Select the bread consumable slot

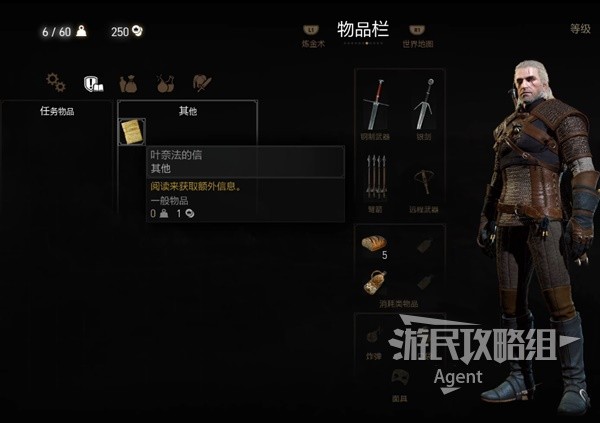coord(375,241)
